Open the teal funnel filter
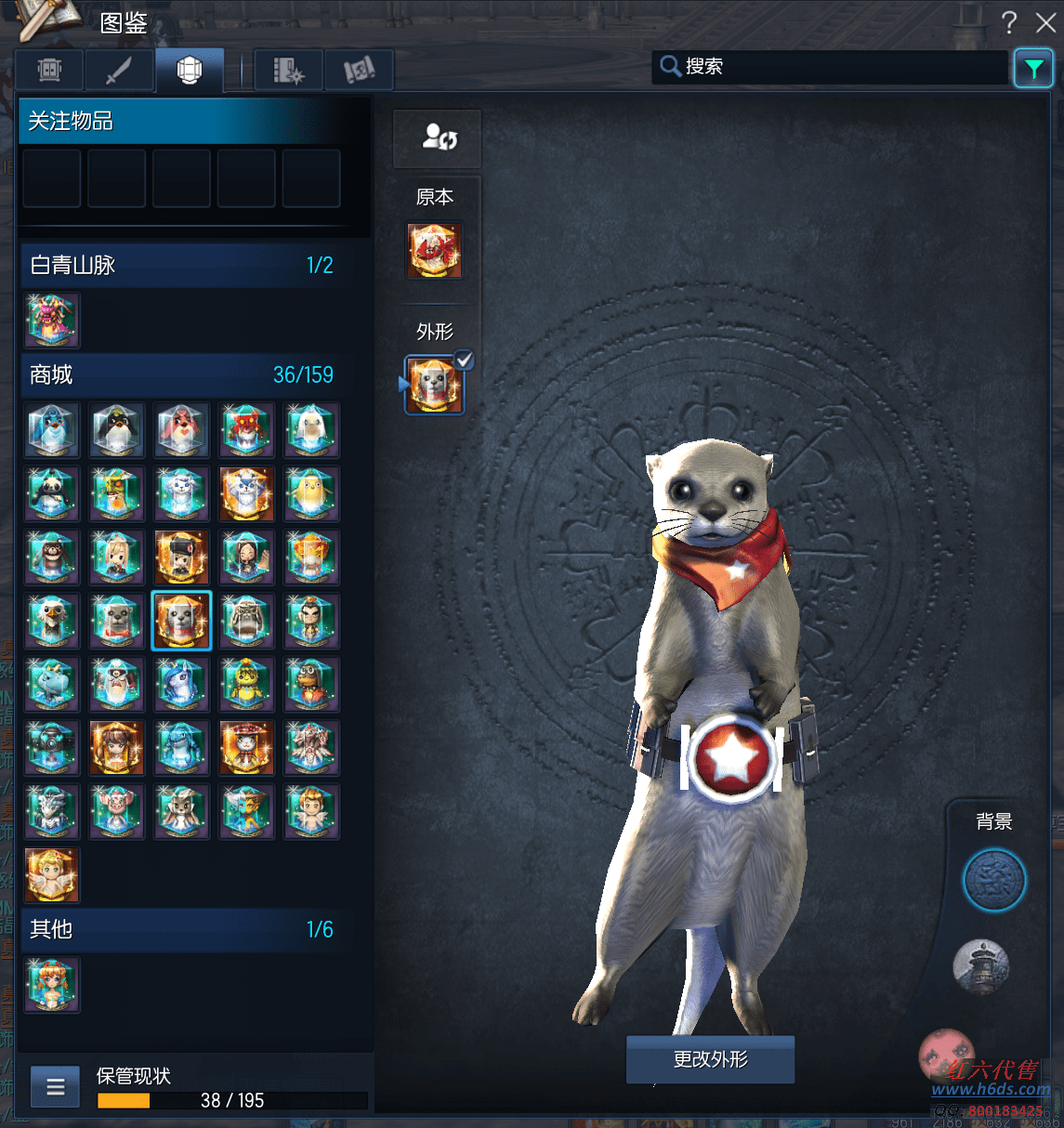Viewport: 1064px width, 1128px height. [1033, 68]
